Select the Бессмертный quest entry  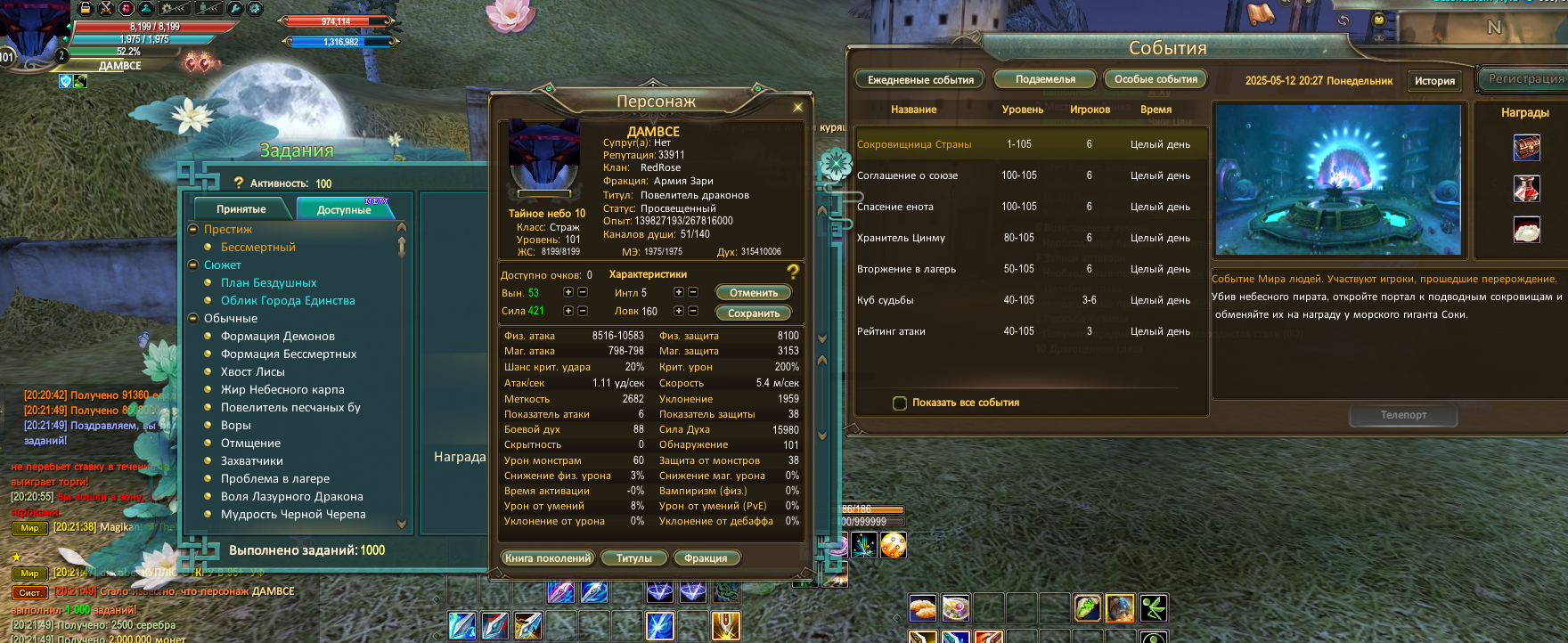(257, 248)
